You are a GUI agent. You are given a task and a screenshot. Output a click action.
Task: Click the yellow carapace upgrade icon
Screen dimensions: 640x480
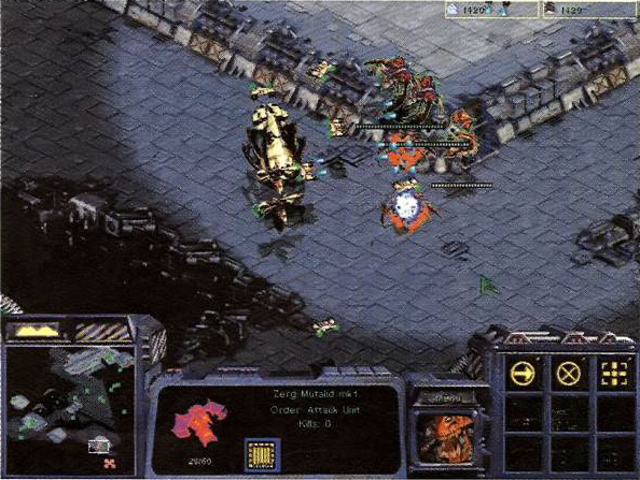pyautogui.click(x=261, y=454)
